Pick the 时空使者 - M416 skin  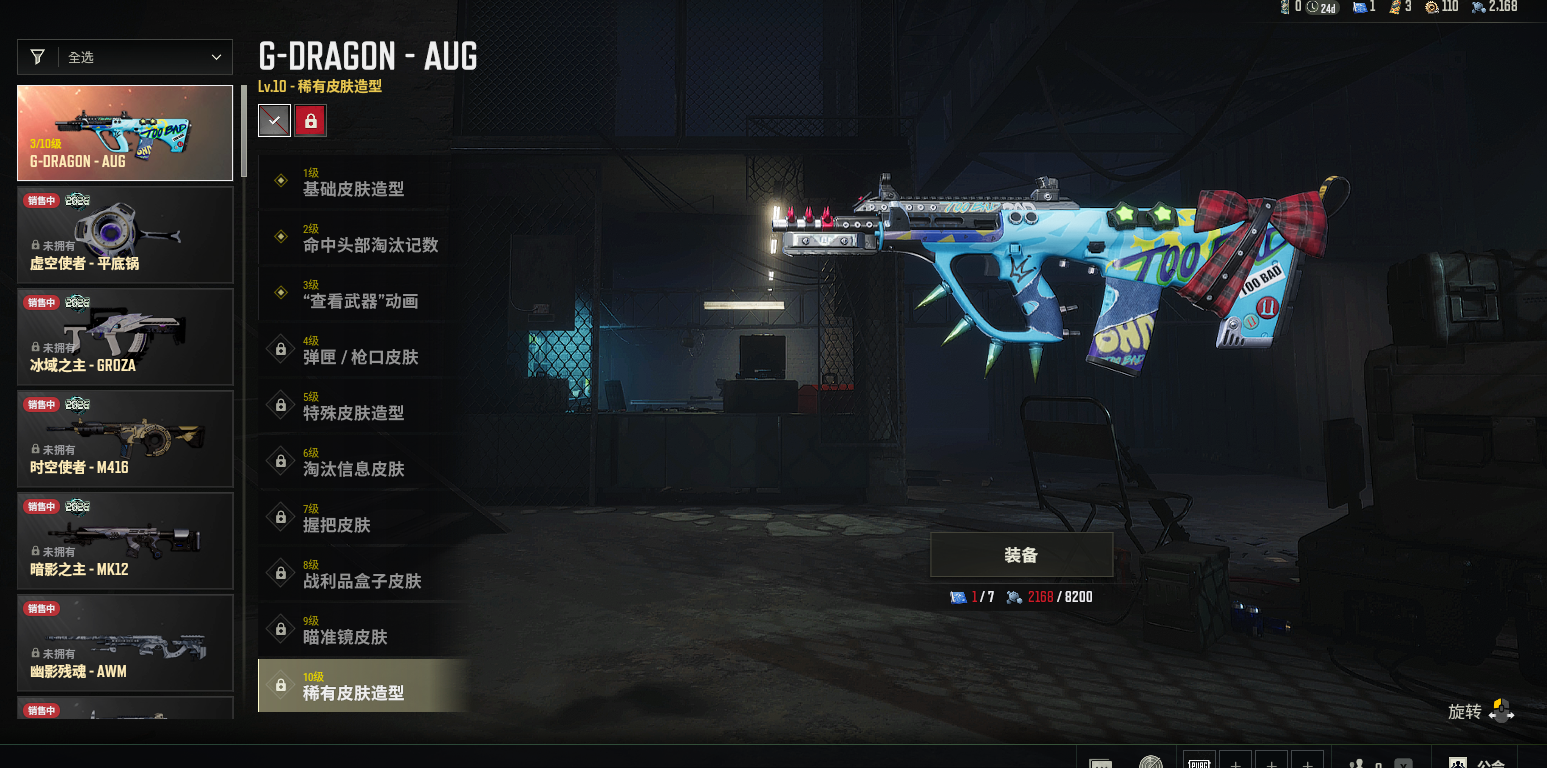point(125,439)
